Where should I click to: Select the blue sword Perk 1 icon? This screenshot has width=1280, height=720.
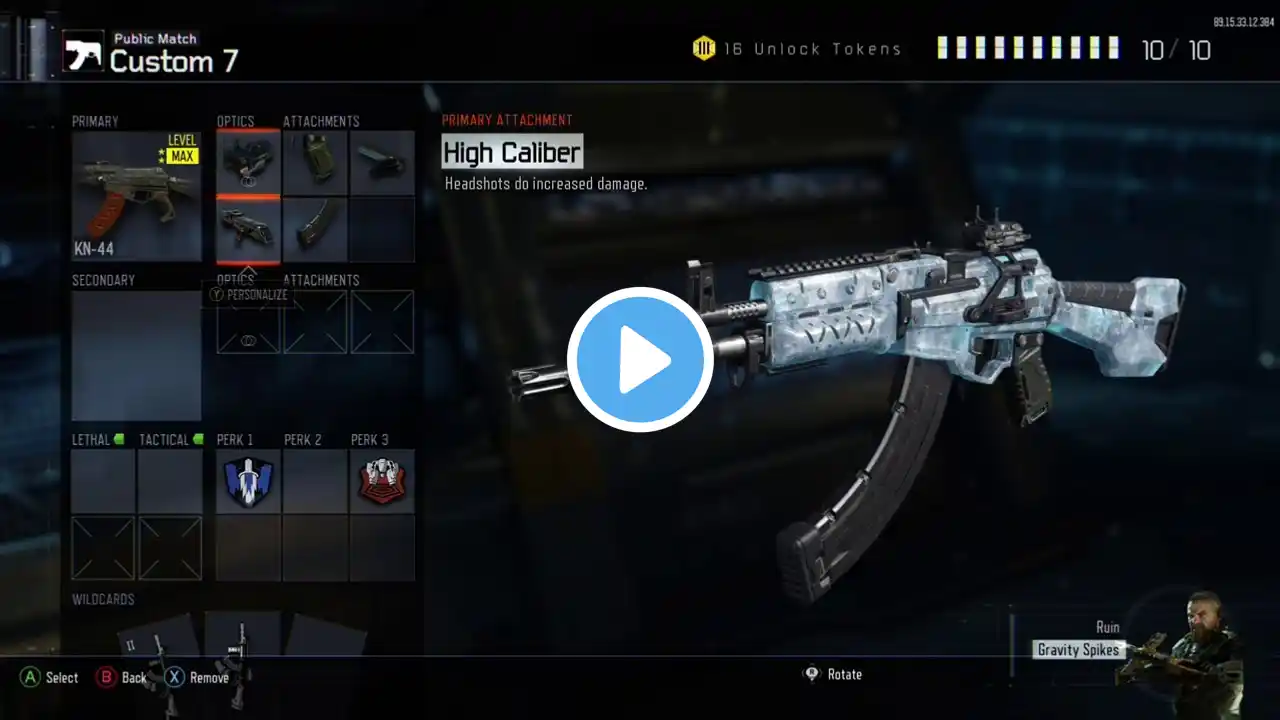click(x=248, y=481)
